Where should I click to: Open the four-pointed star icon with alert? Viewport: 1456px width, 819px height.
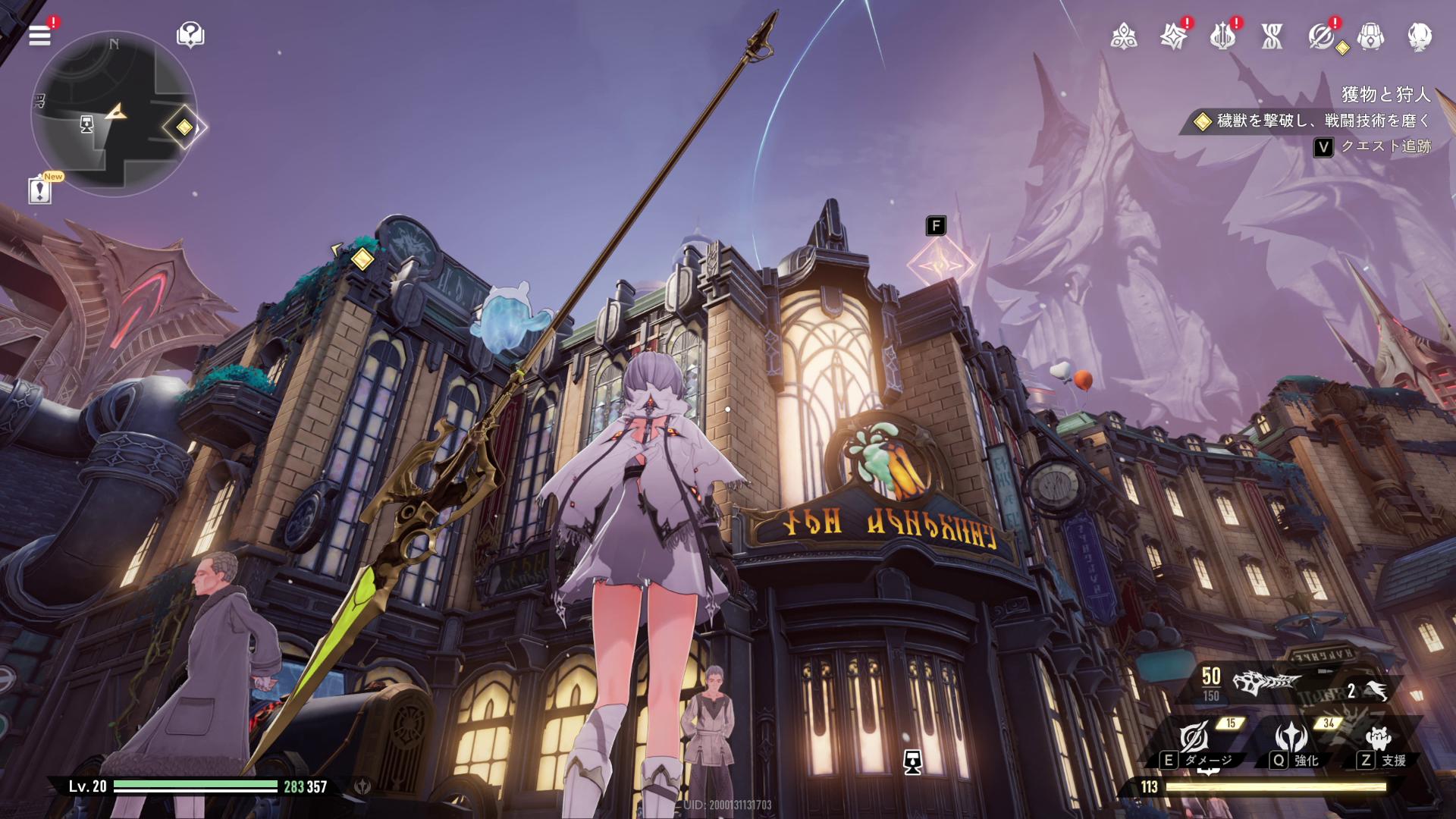point(1172,36)
